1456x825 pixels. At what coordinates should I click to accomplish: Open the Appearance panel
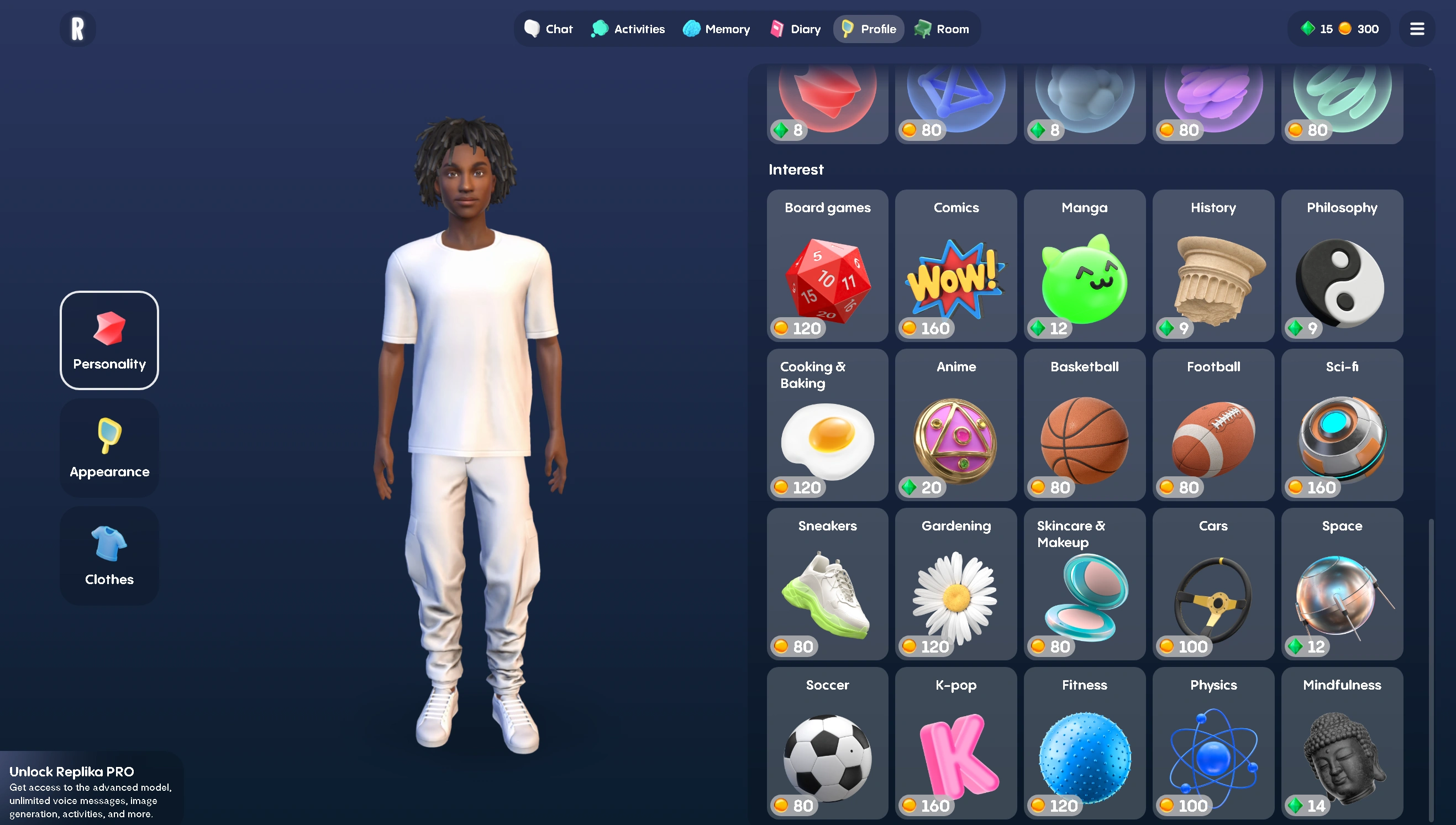pos(109,447)
